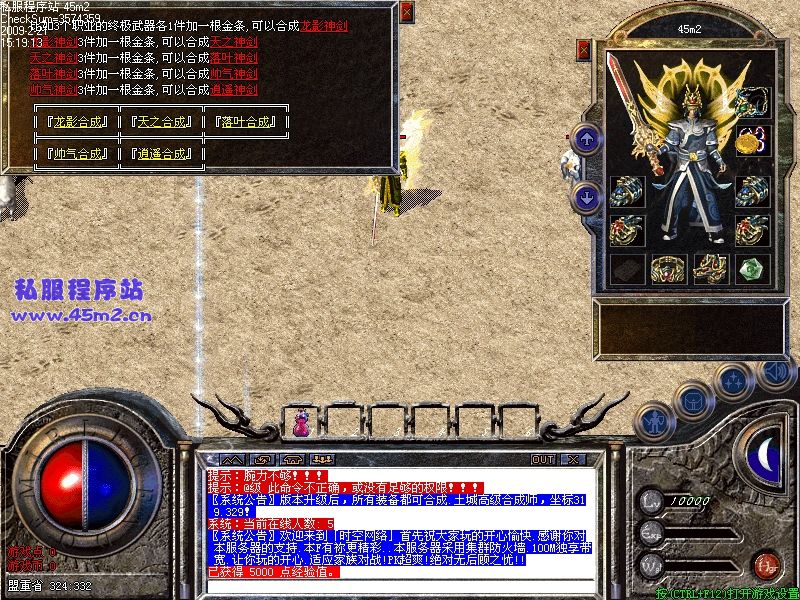Screen dimensions: 800x600
Task: Click the down arrow on equipment panel
Action: (x=587, y=197)
